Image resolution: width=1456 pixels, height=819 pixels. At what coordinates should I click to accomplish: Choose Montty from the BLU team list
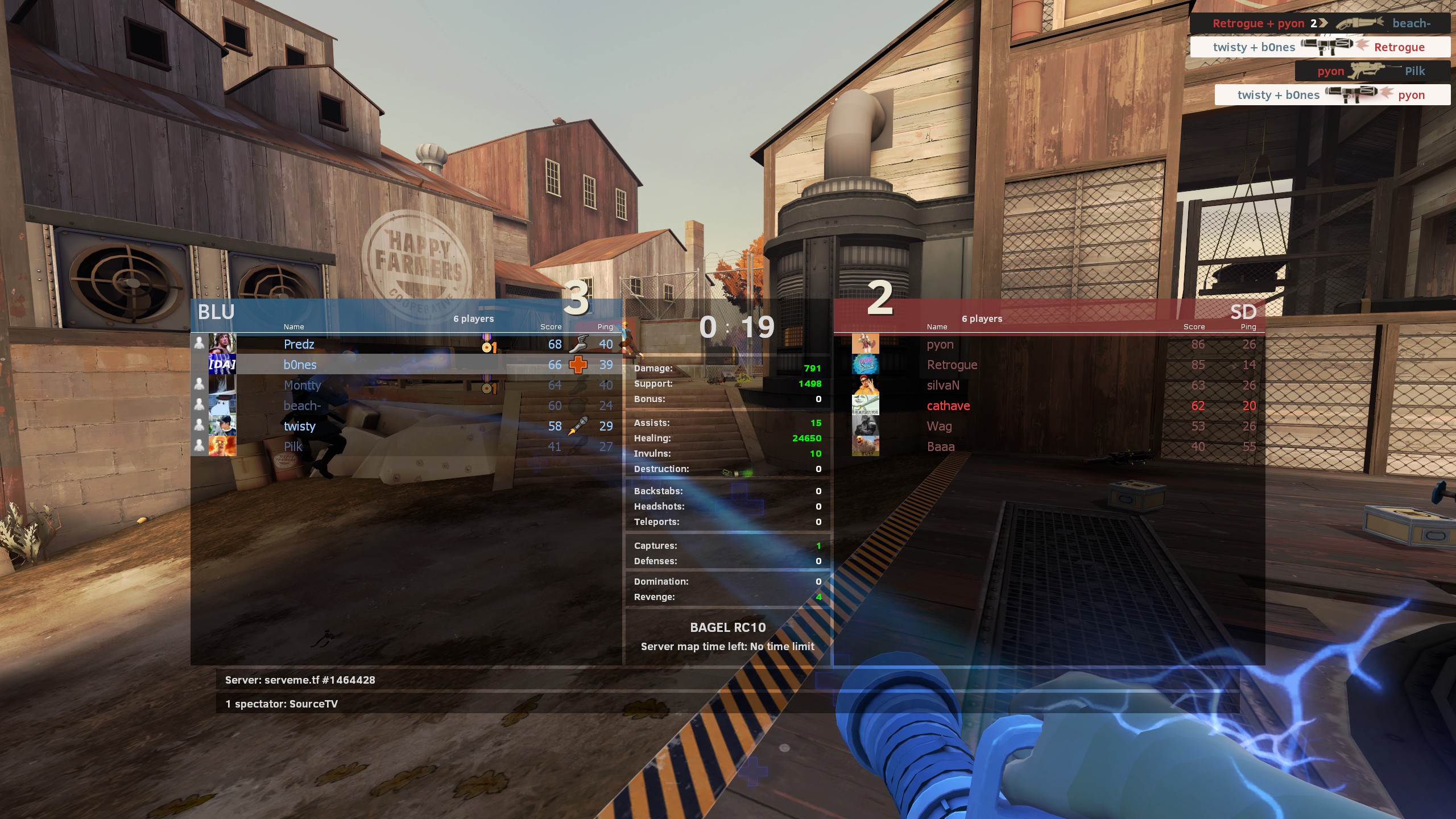[x=303, y=385]
